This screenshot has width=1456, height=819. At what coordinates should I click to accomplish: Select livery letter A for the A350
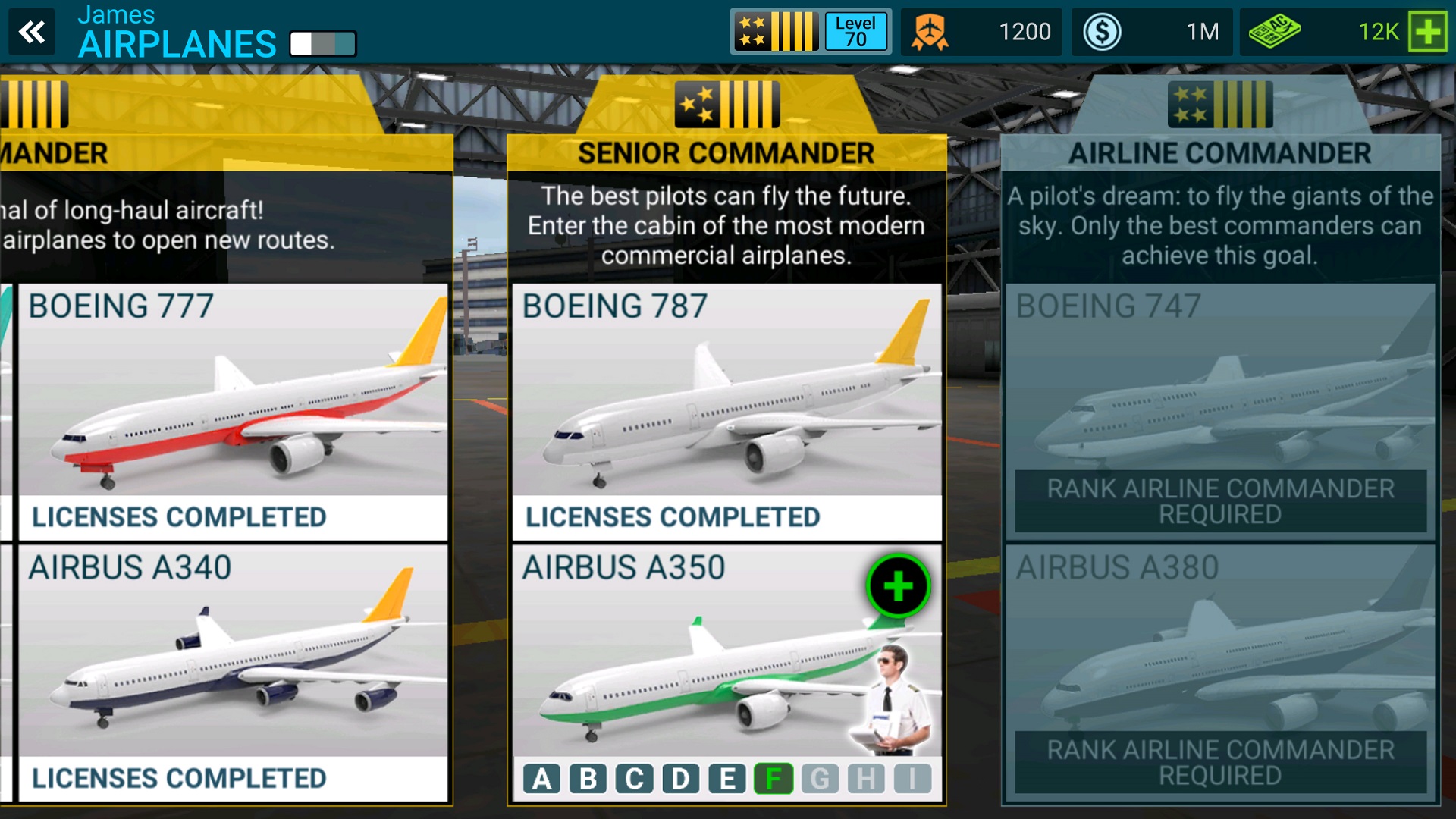click(541, 777)
